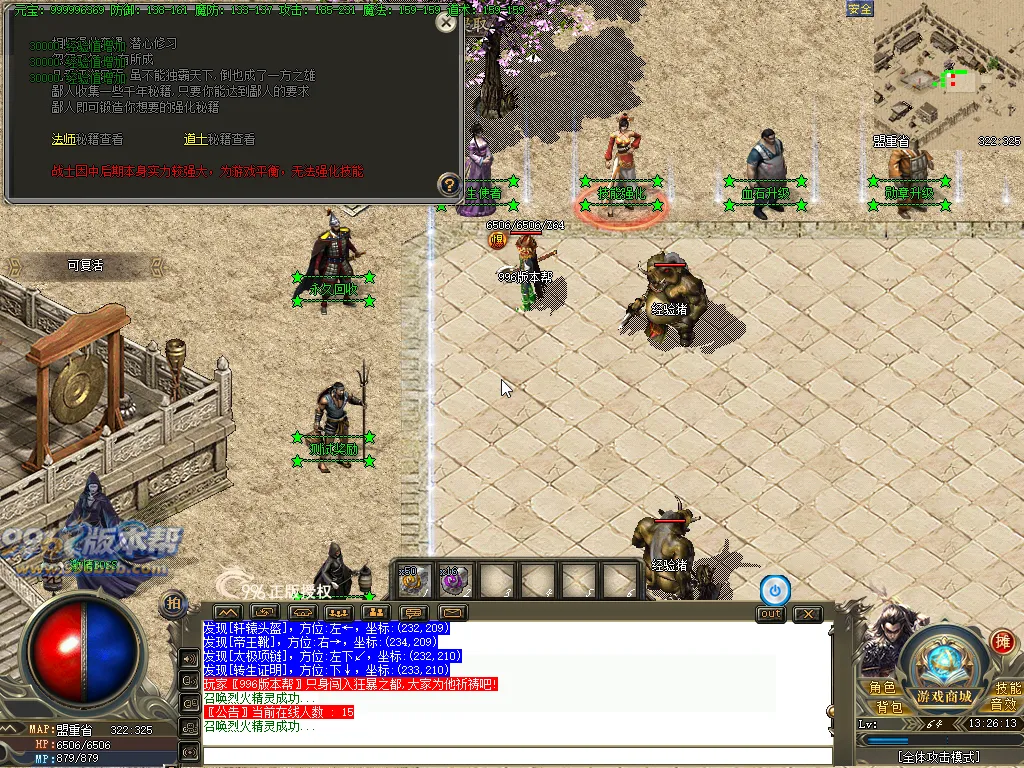Viewport: 1024px width, 768px height.
Task: Select the purple item in hotbar slot 2
Action: (x=455, y=580)
